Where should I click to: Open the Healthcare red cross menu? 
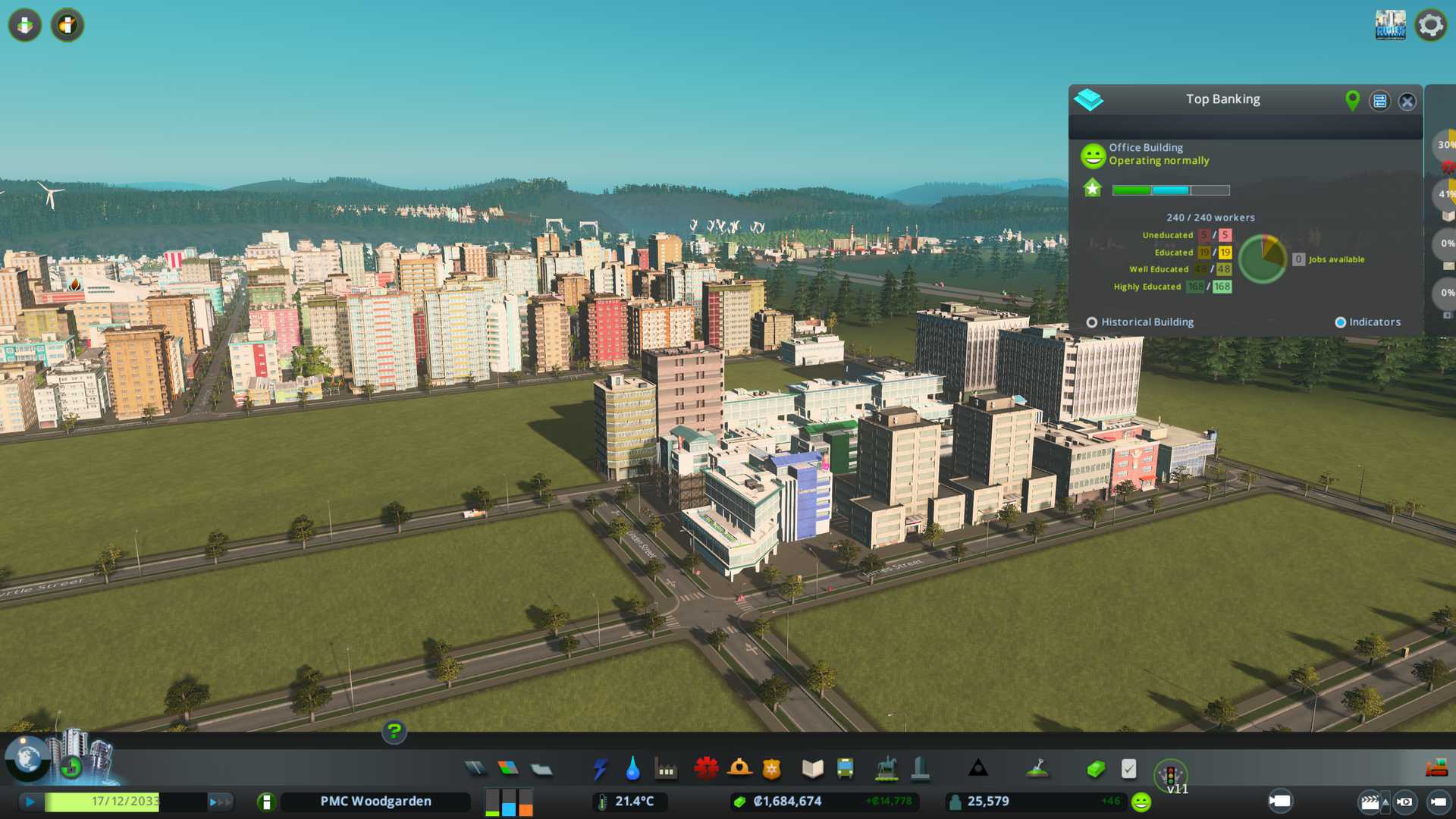coord(706,769)
